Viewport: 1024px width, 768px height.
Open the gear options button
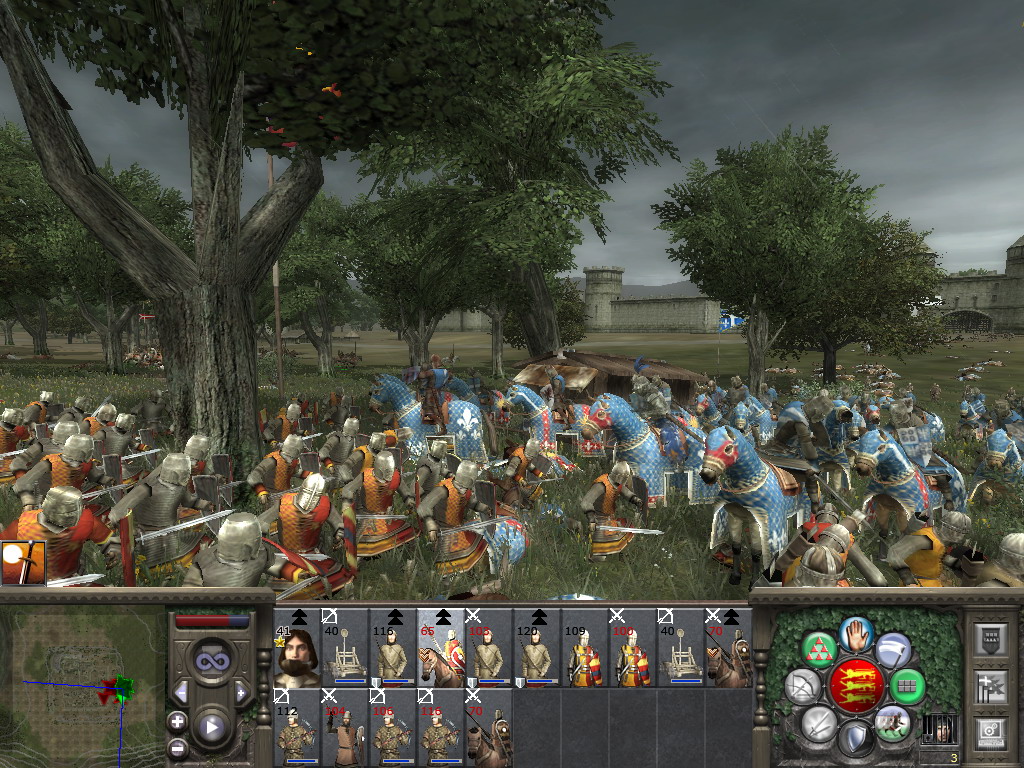point(991,733)
